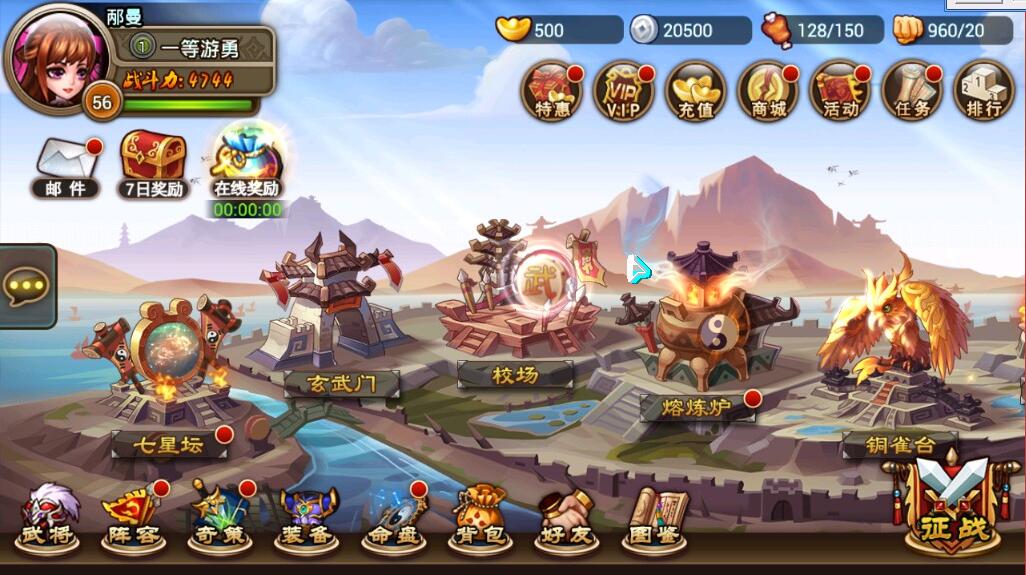Collect the 在线奖励 online reward bag

click(246, 162)
